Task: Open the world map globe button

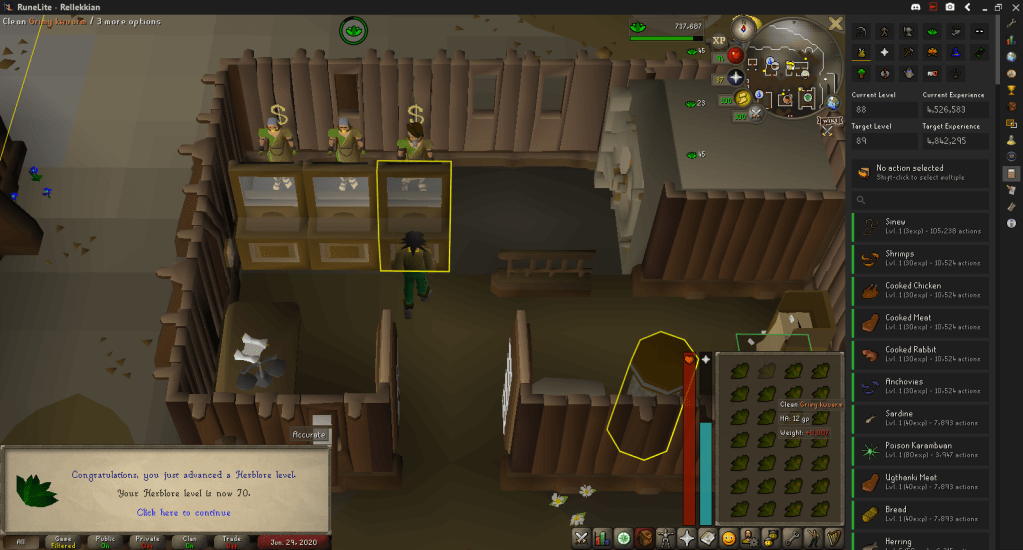Action: 832,102
